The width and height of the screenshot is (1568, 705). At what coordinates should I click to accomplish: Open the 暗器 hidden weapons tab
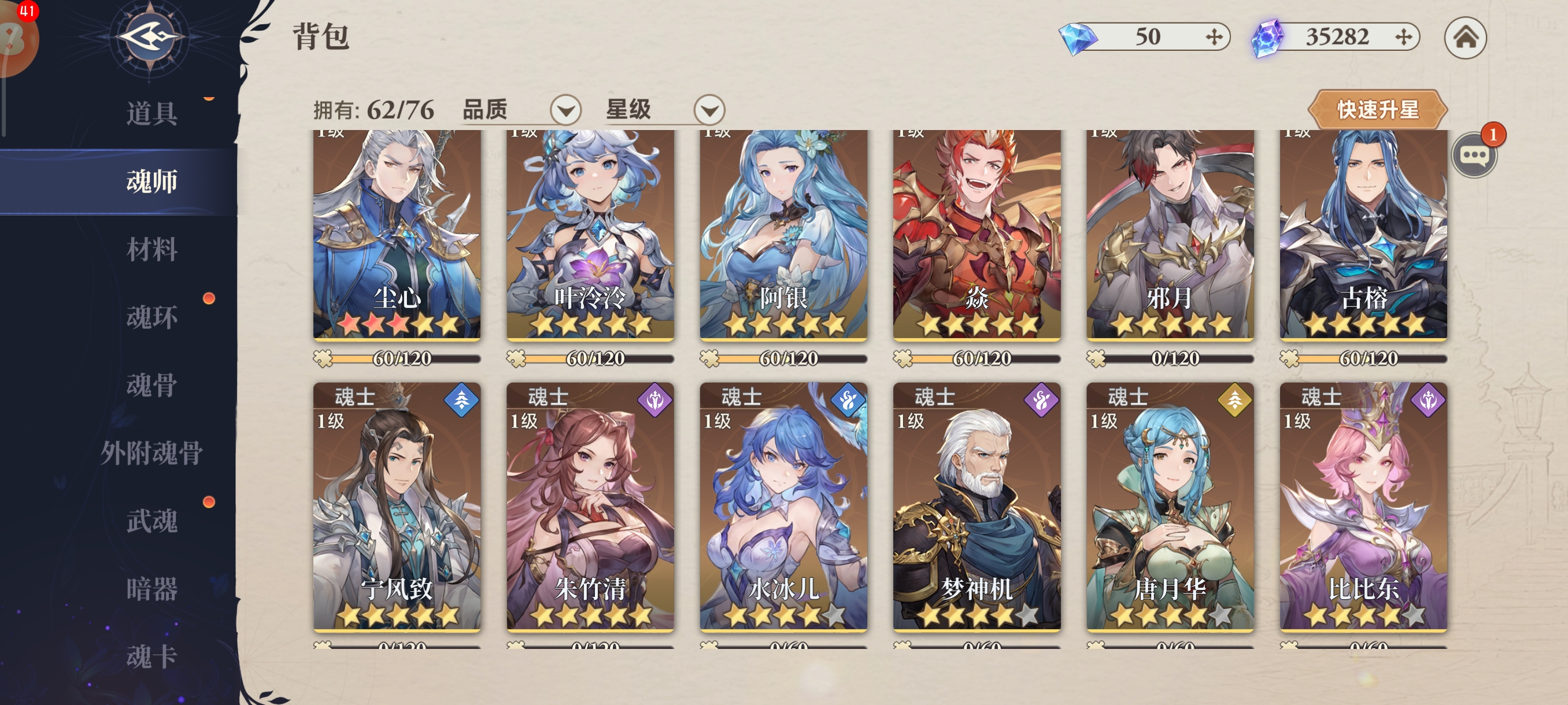(151, 589)
